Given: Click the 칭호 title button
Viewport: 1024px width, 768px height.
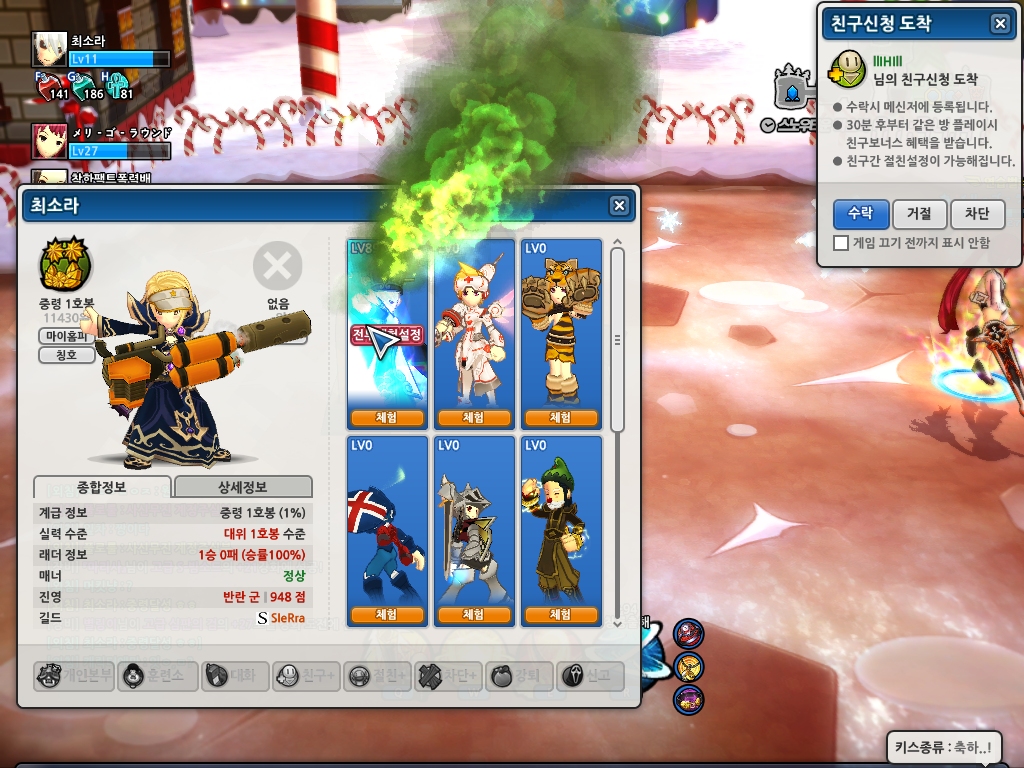Looking at the screenshot, I should [x=66, y=355].
